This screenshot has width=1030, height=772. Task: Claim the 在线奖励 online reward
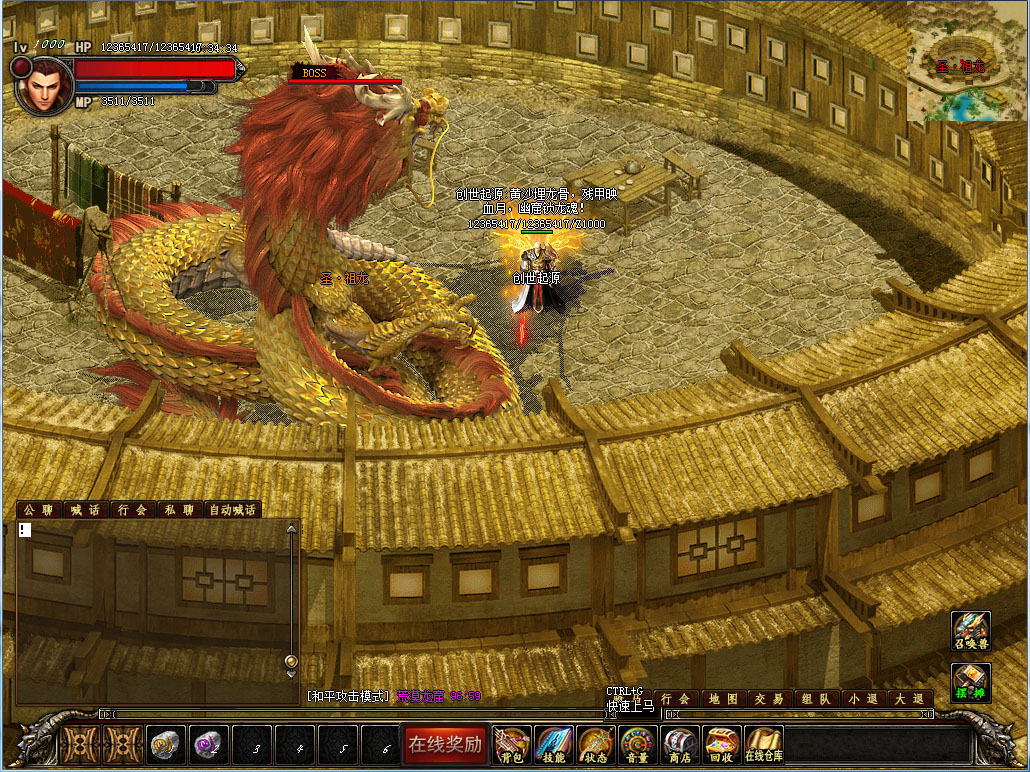click(x=445, y=743)
